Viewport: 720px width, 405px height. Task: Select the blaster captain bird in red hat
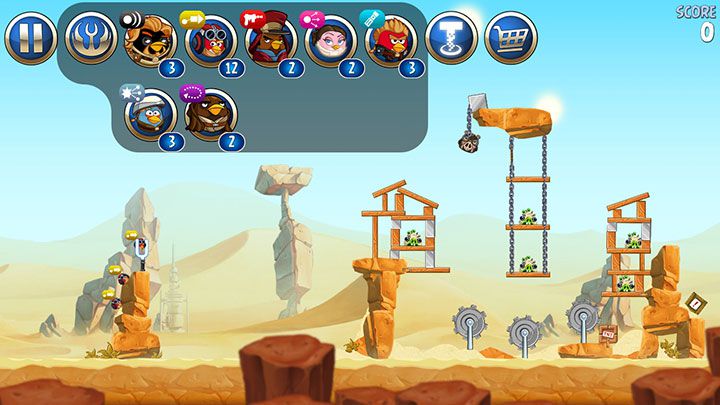click(x=270, y=40)
